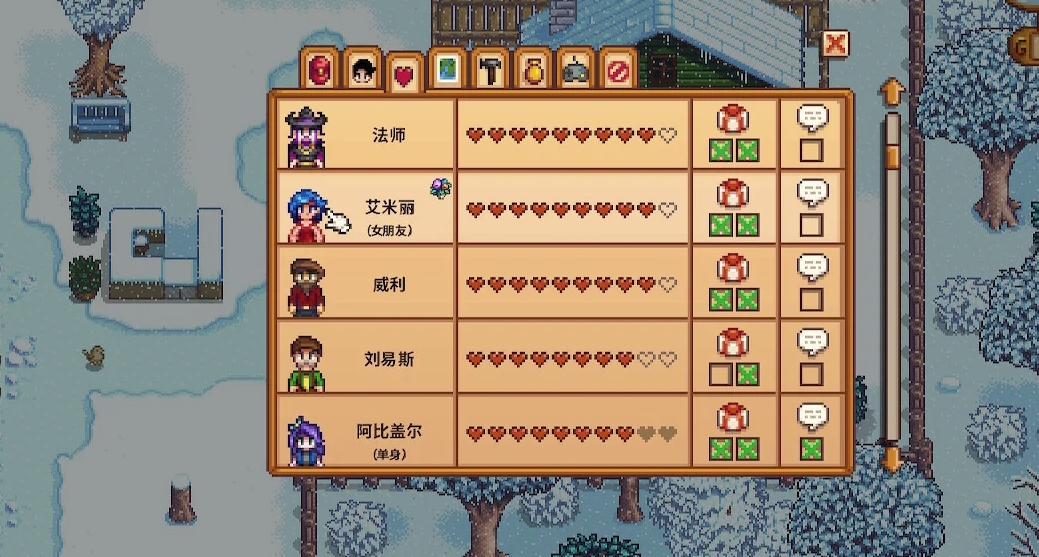Select the heart social tab
1039x557 pixels.
404,76
